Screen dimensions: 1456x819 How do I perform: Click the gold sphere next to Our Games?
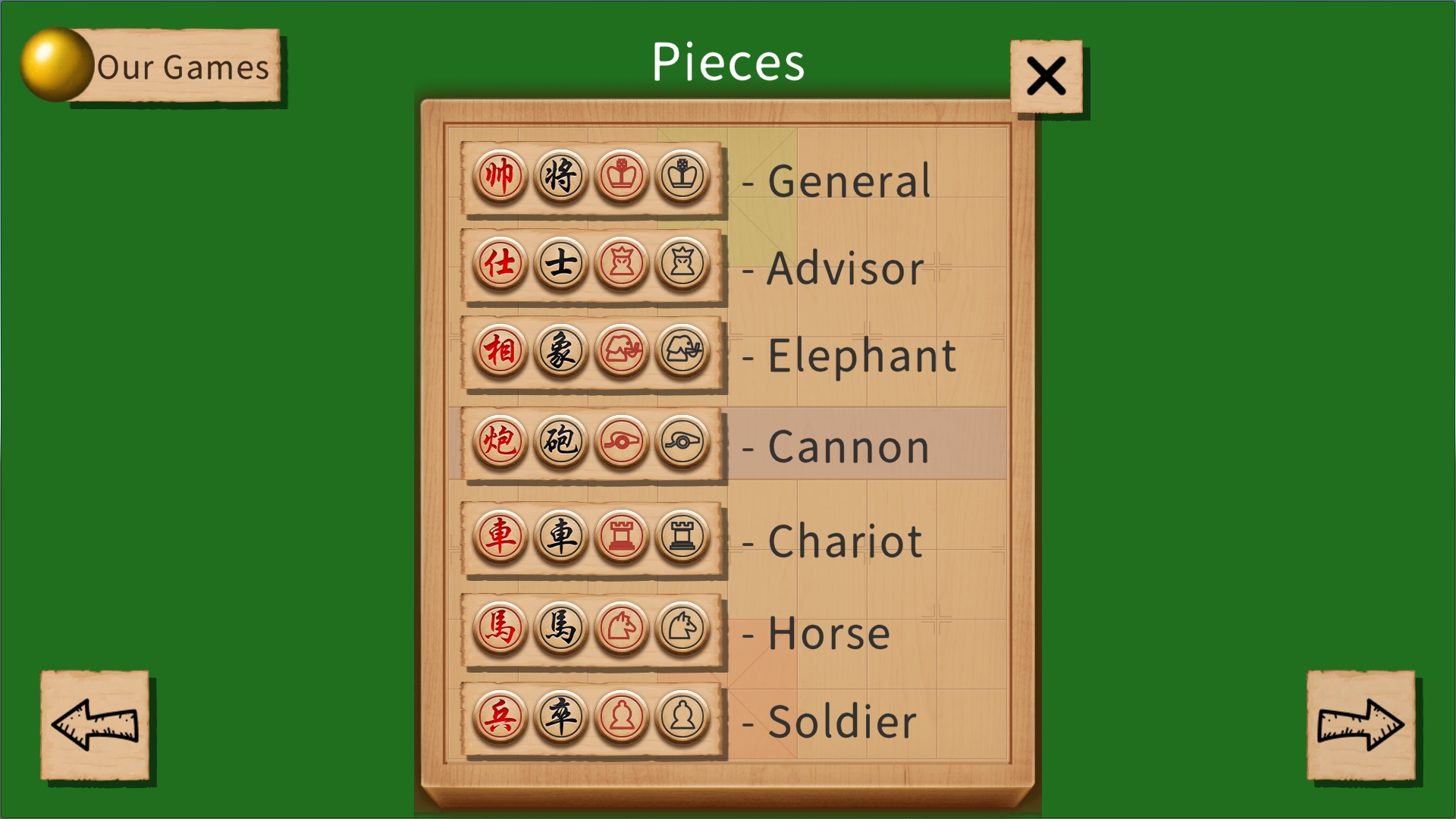point(55,64)
